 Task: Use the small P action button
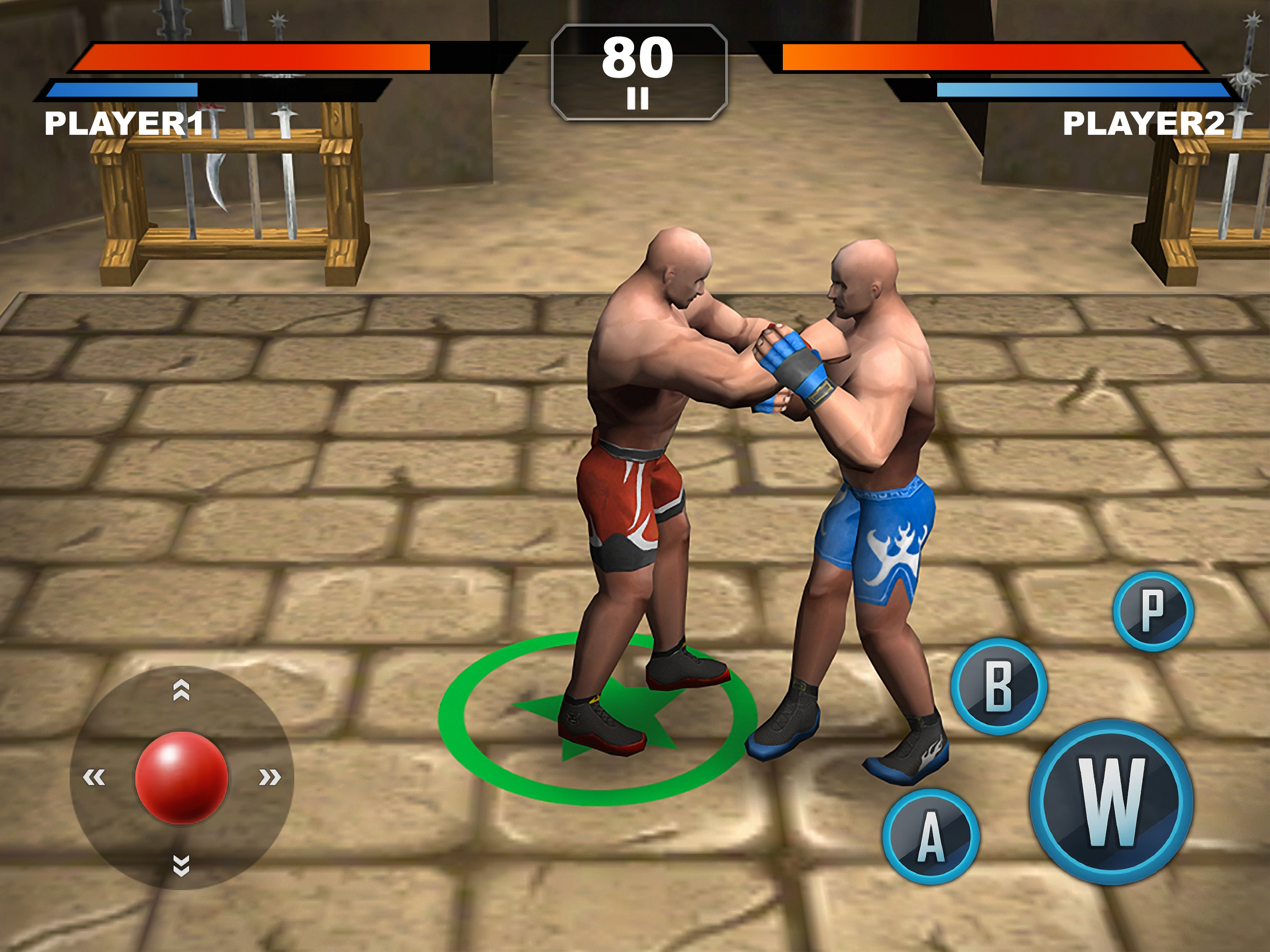tap(1153, 611)
